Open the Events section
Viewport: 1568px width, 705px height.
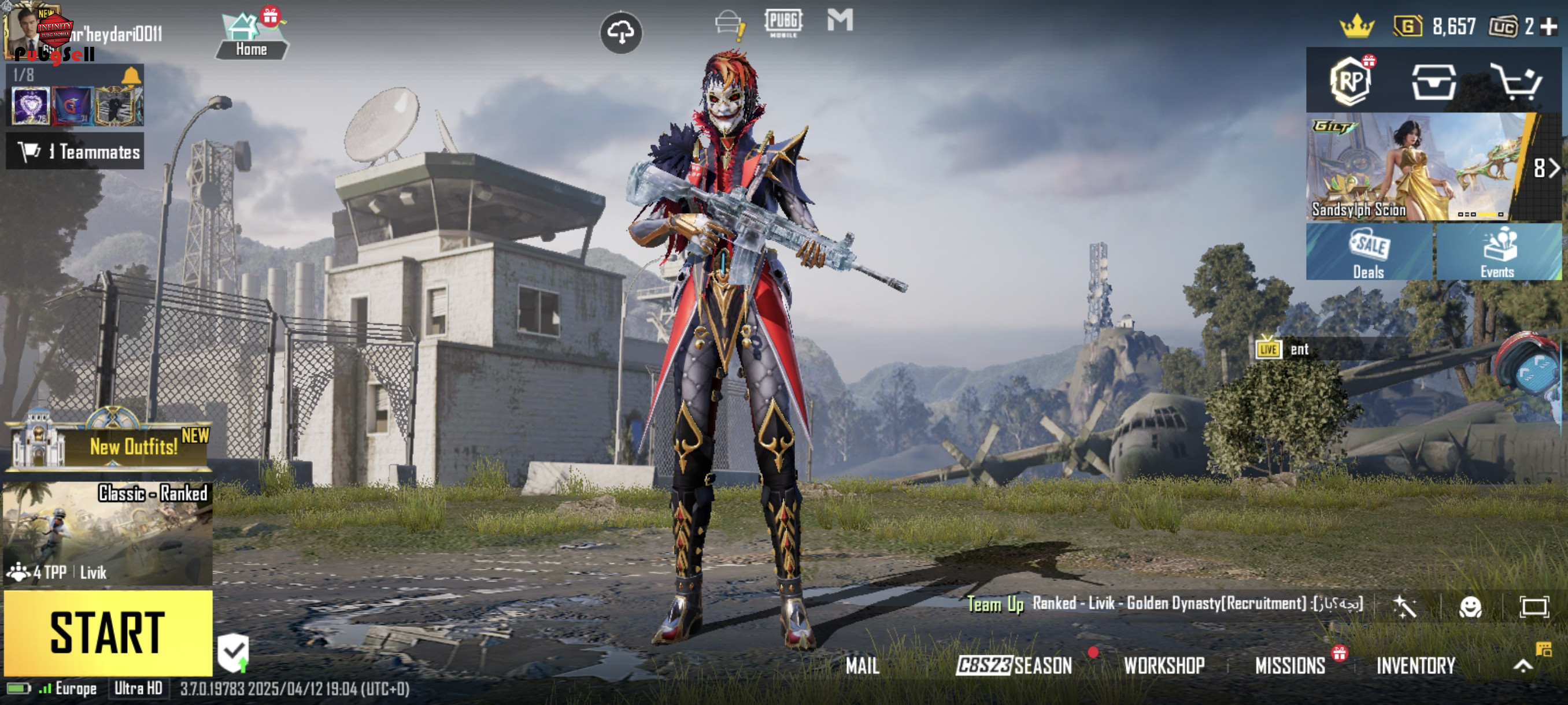pyautogui.click(x=1497, y=252)
